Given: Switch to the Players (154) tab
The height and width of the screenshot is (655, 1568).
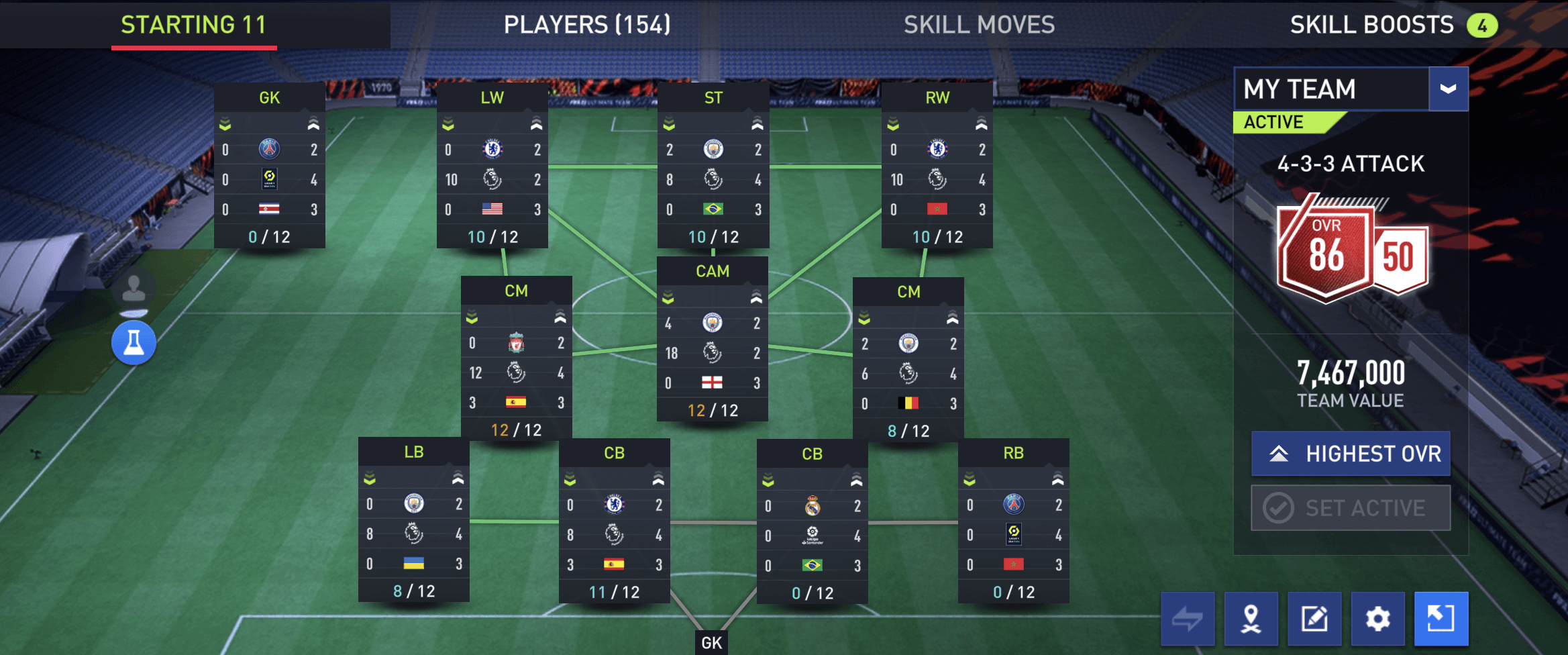Looking at the screenshot, I should coord(587,25).
